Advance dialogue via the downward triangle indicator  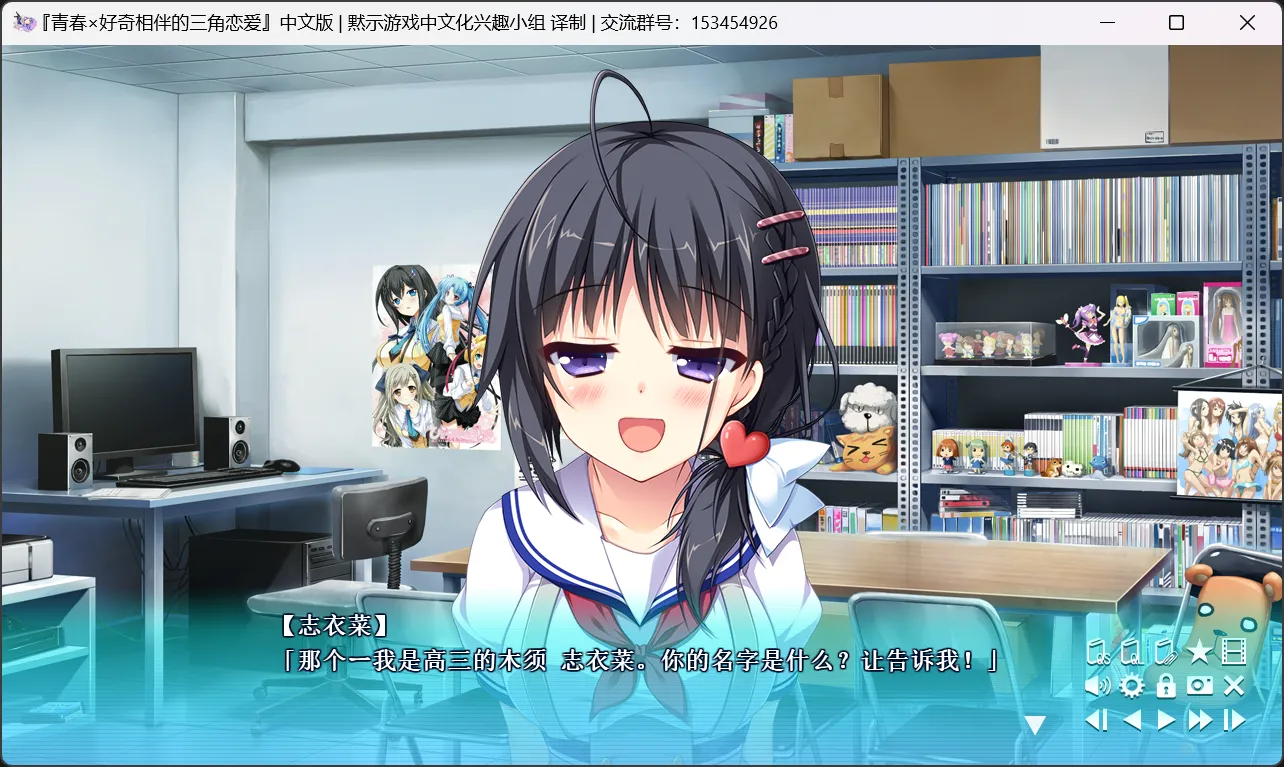pos(1035,725)
